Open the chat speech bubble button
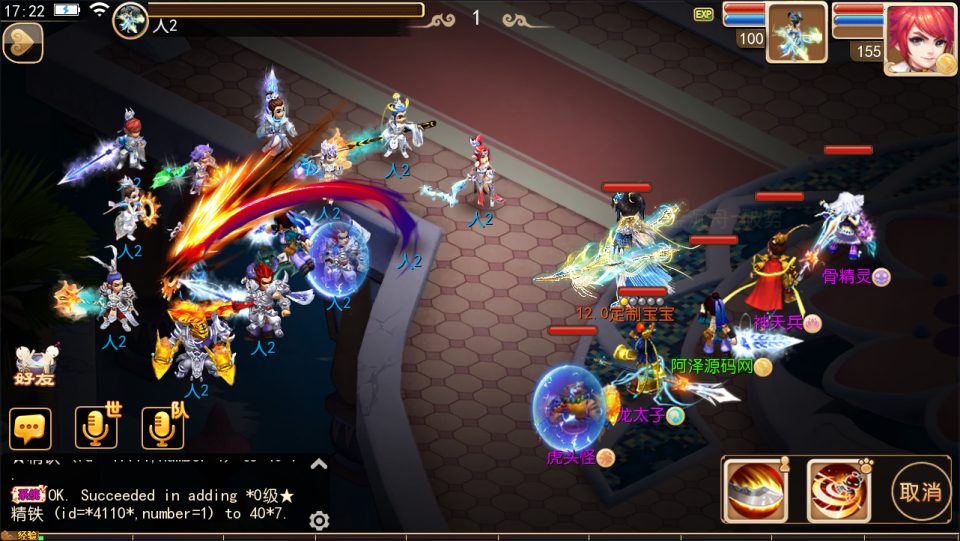The width and height of the screenshot is (960, 541). coord(30,429)
